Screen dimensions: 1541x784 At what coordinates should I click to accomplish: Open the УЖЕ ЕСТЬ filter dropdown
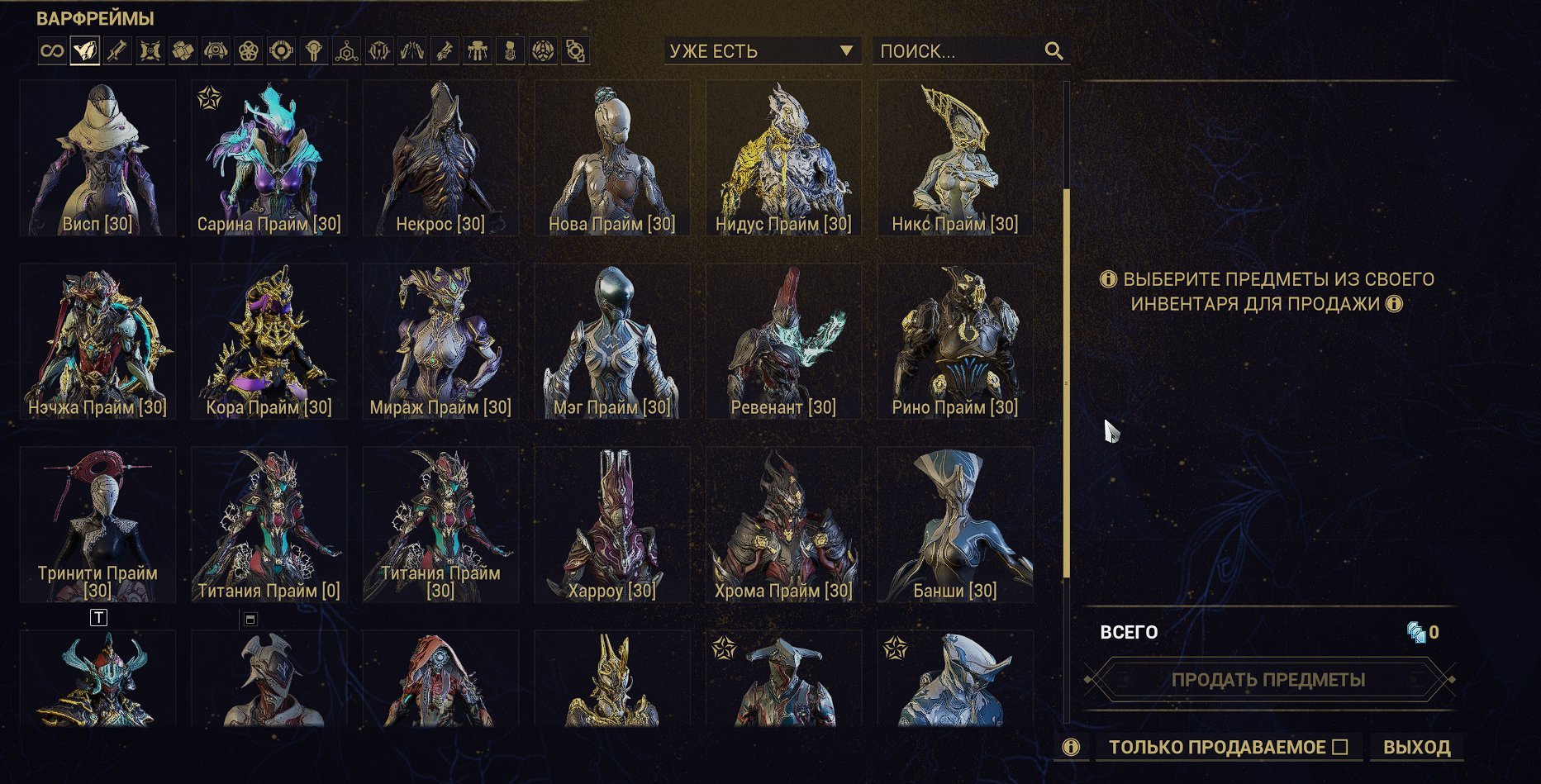tap(761, 51)
